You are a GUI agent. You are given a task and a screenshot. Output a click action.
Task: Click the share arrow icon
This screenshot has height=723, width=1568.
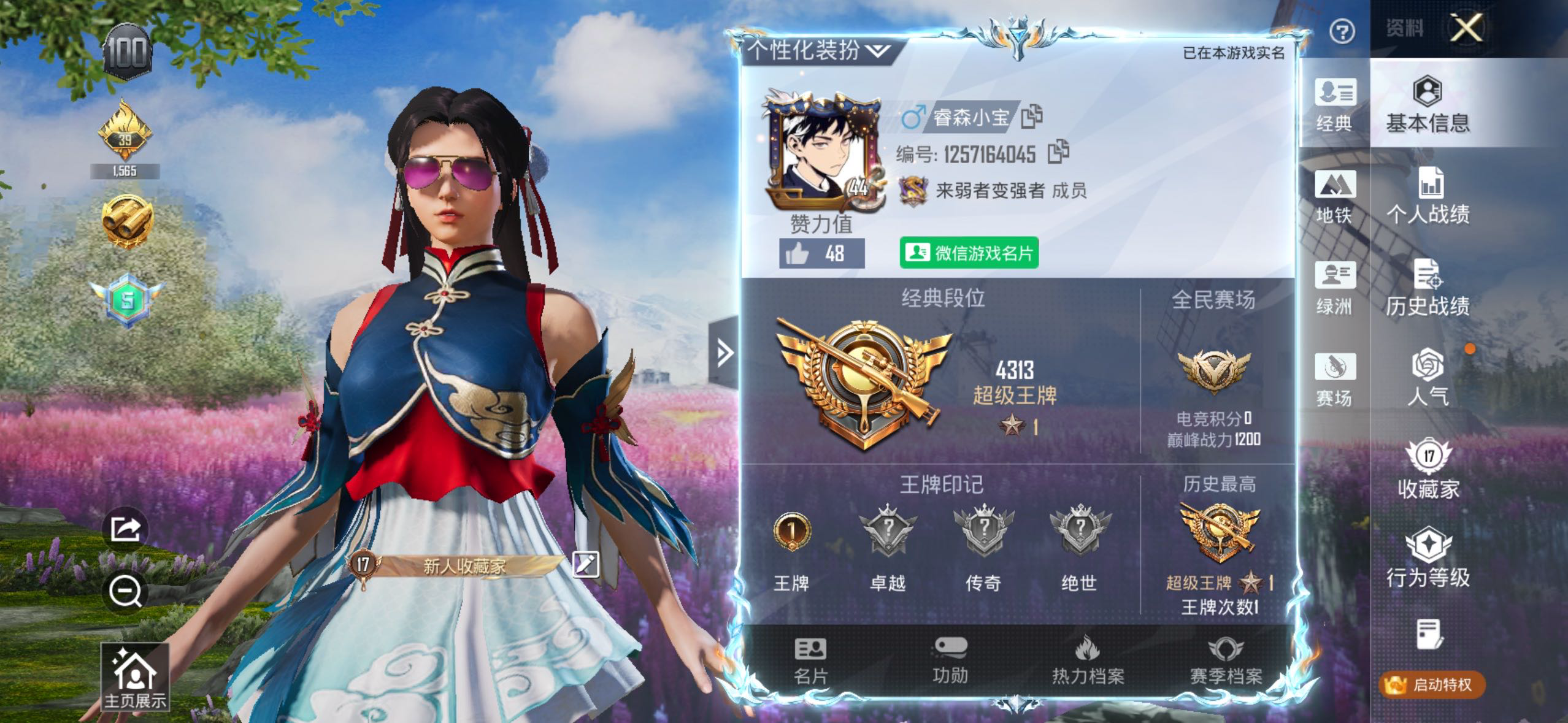tap(126, 529)
